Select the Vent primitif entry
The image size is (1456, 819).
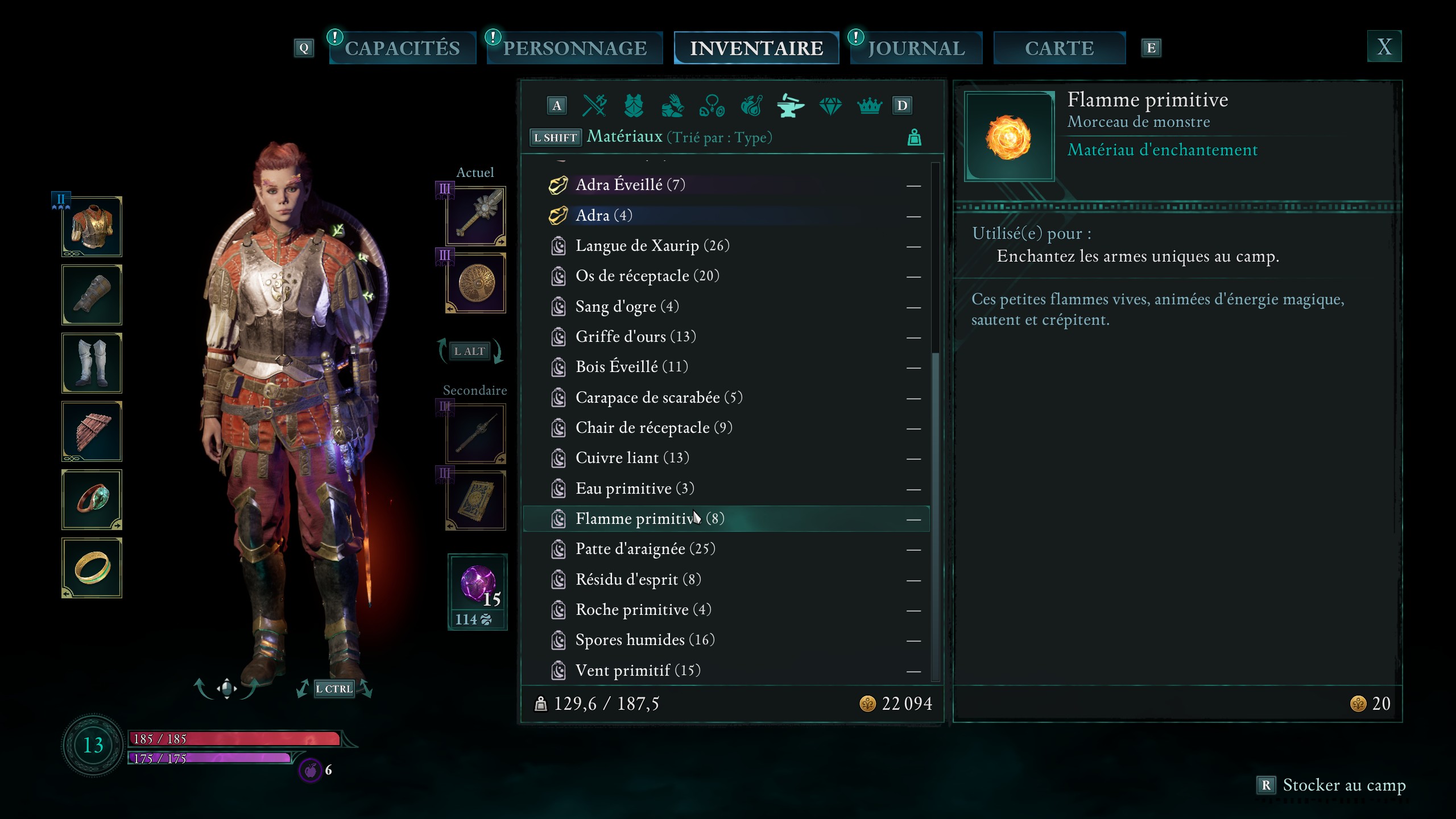pyautogui.click(x=638, y=671)
